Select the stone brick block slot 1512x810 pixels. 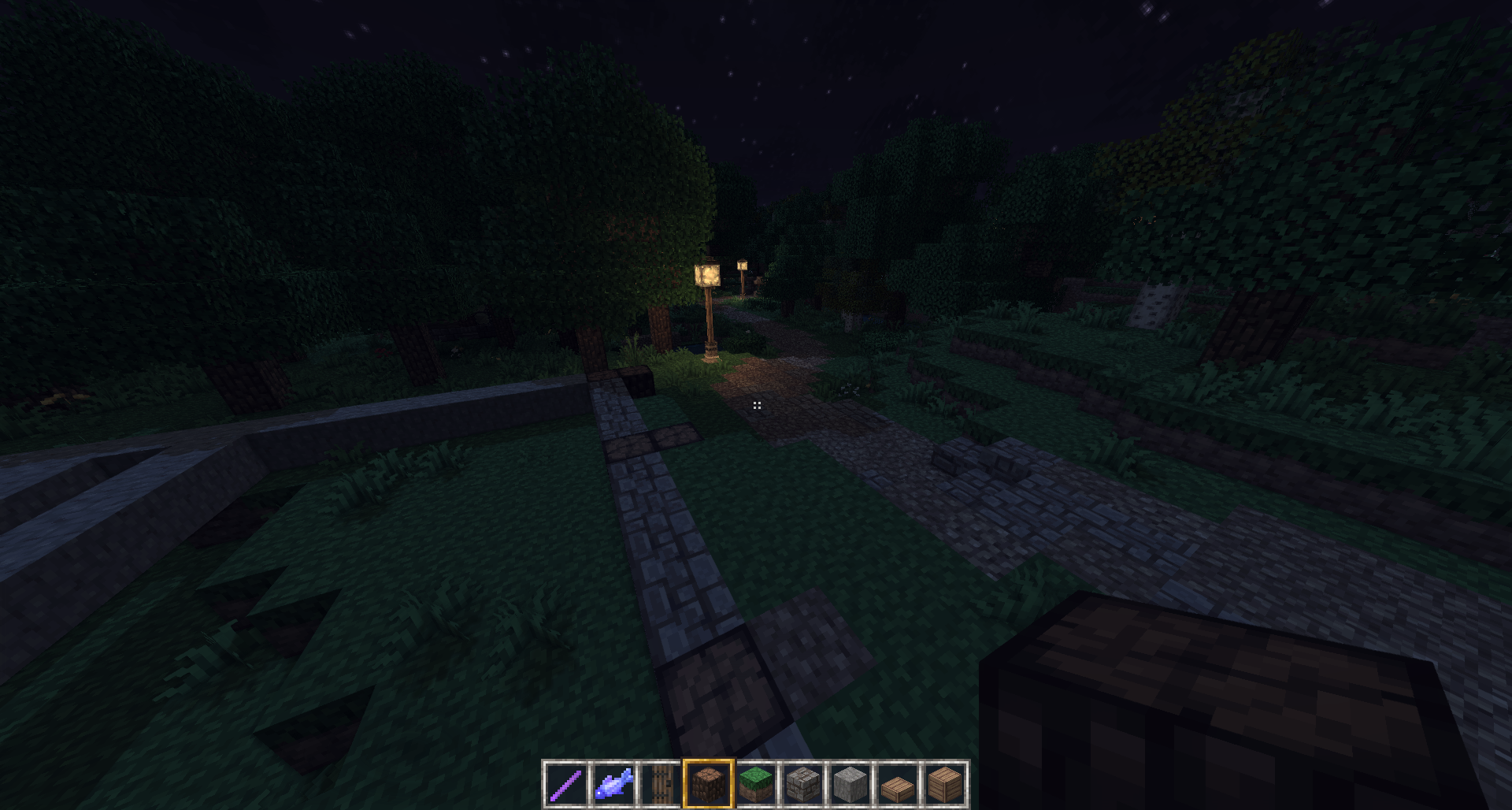(x=802, y=785)
